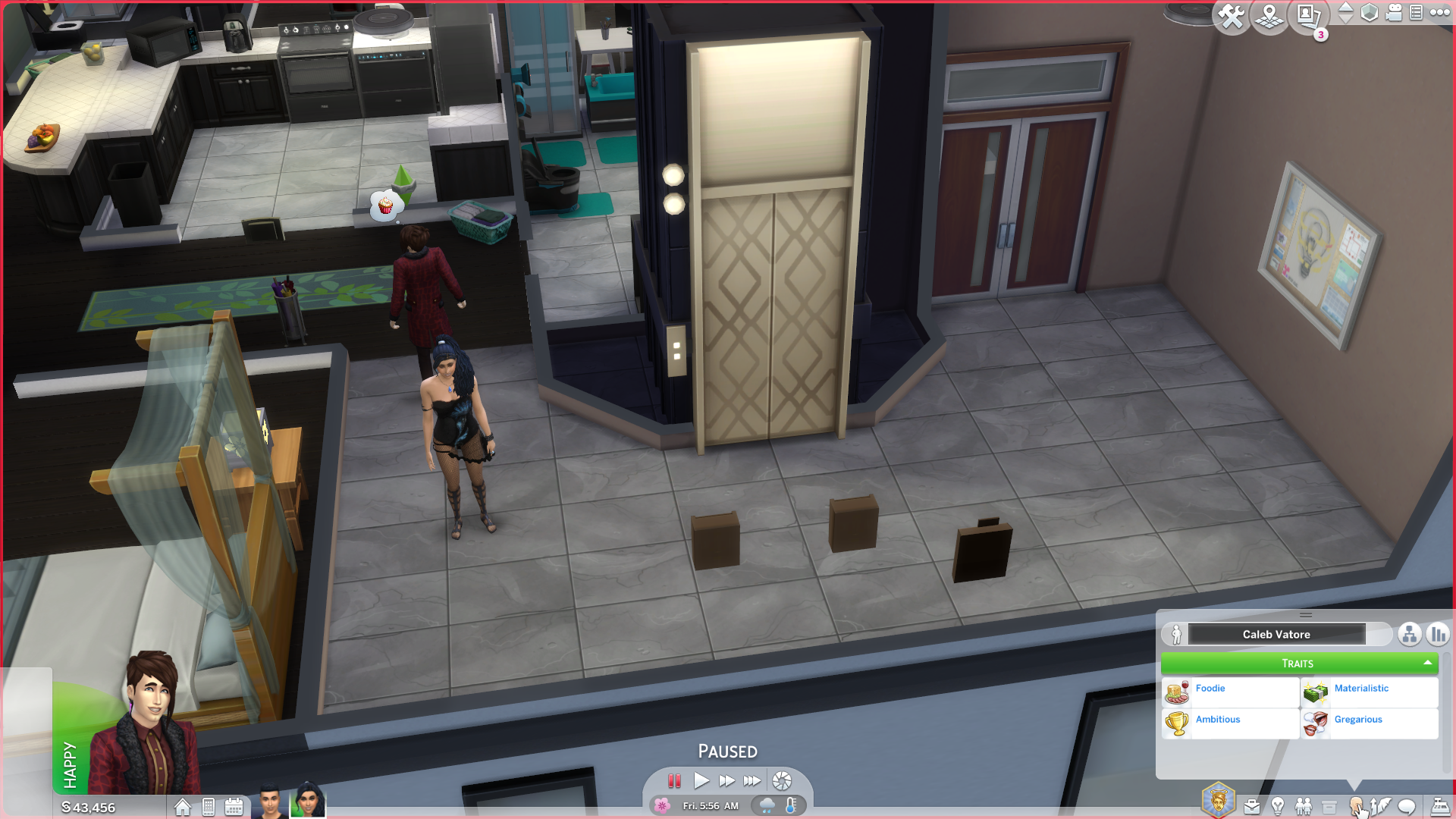
Task: View details of the Foodie trait
Action: (x=1210, y=688)
